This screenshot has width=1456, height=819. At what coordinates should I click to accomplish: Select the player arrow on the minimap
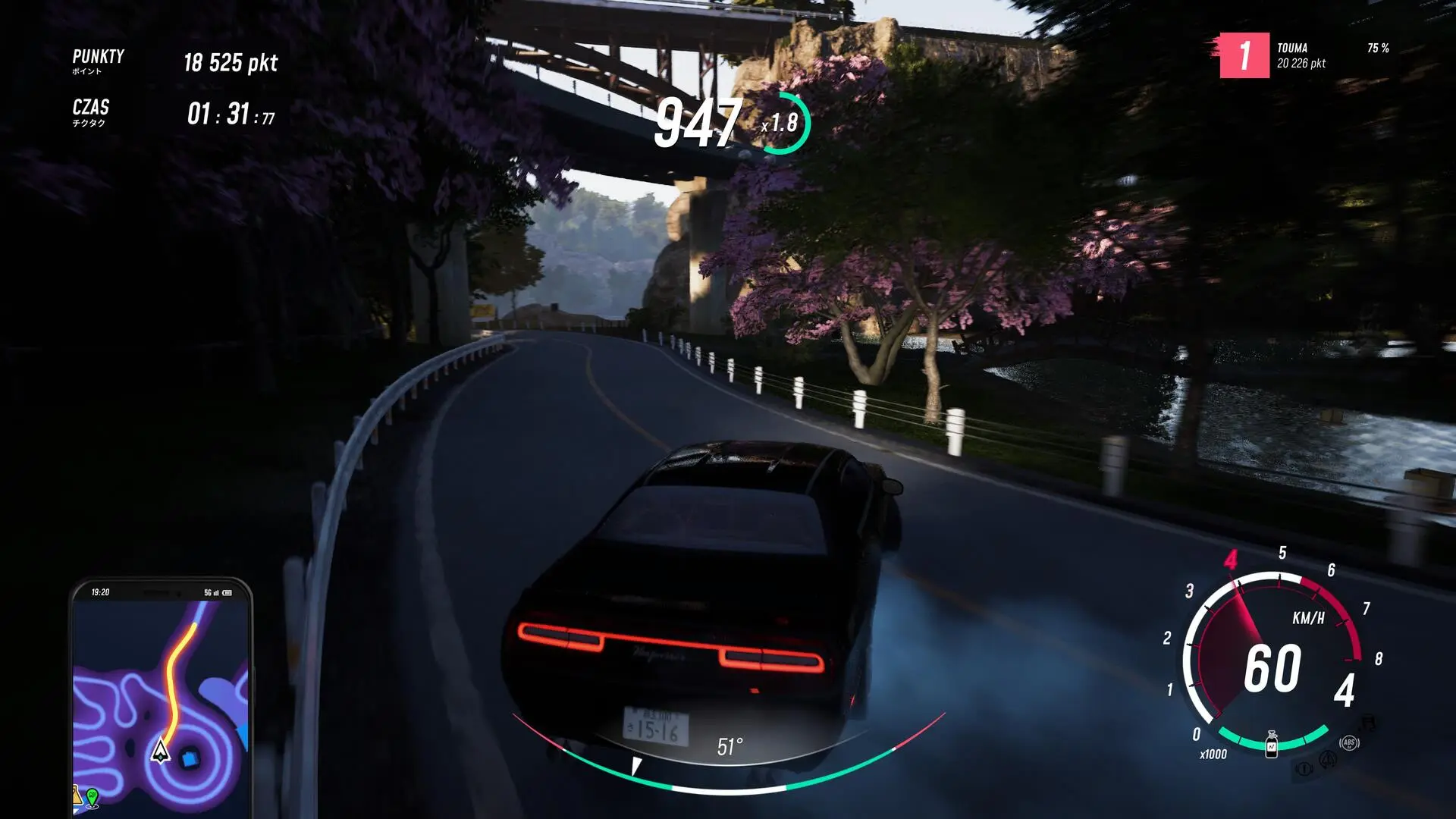coord(160,751)
